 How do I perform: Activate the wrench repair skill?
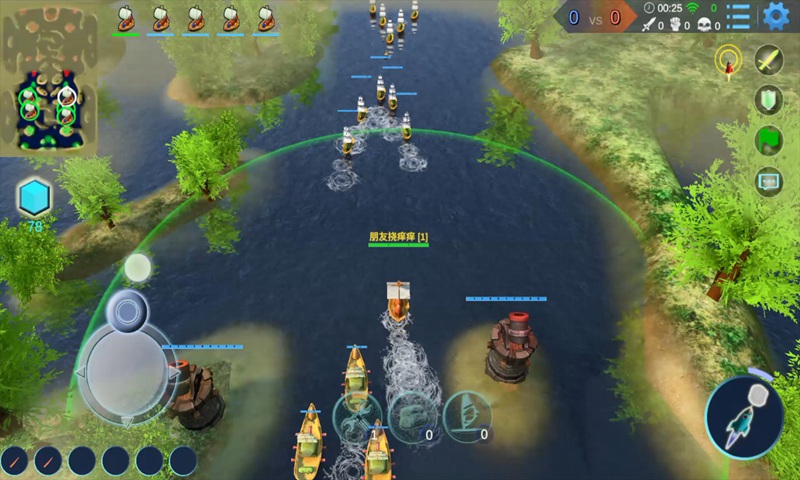tap(356, 415)
